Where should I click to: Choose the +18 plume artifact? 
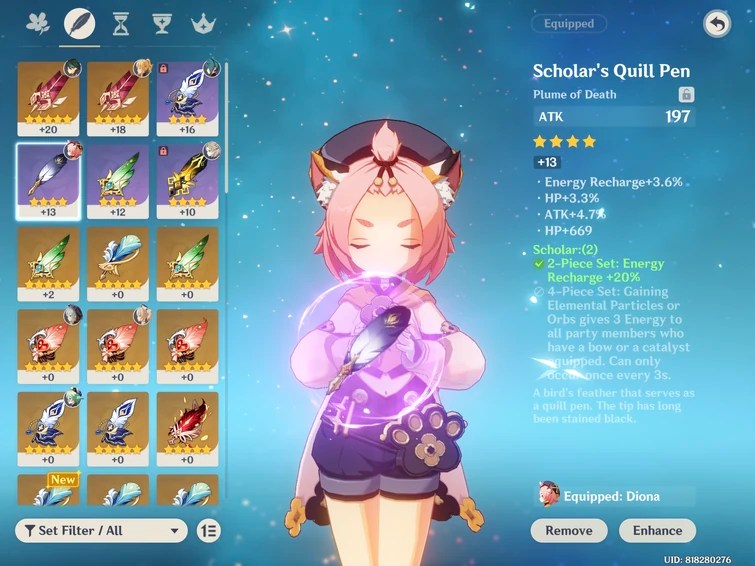coord(118,98)
